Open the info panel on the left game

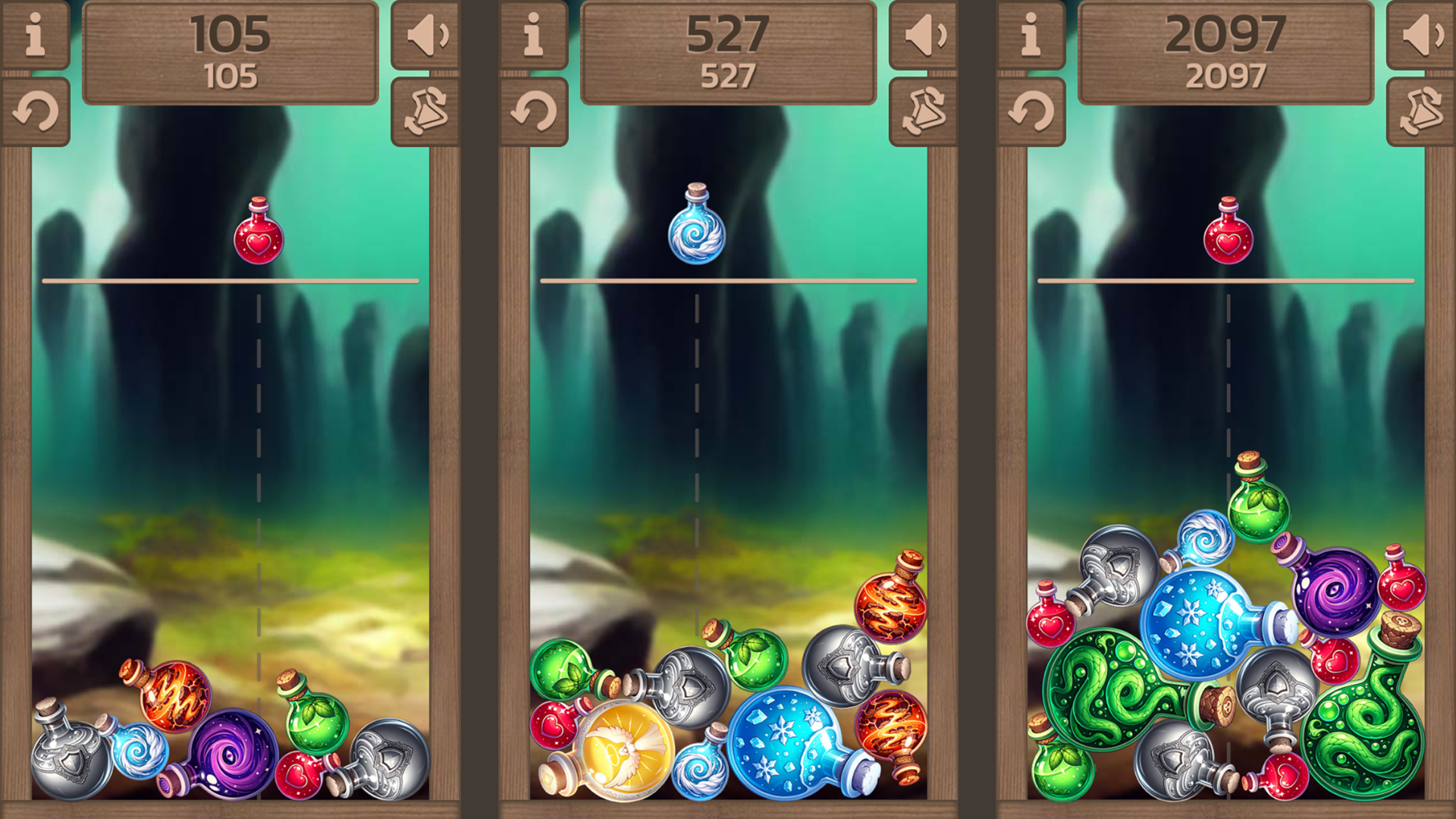[x=36, y=36]
